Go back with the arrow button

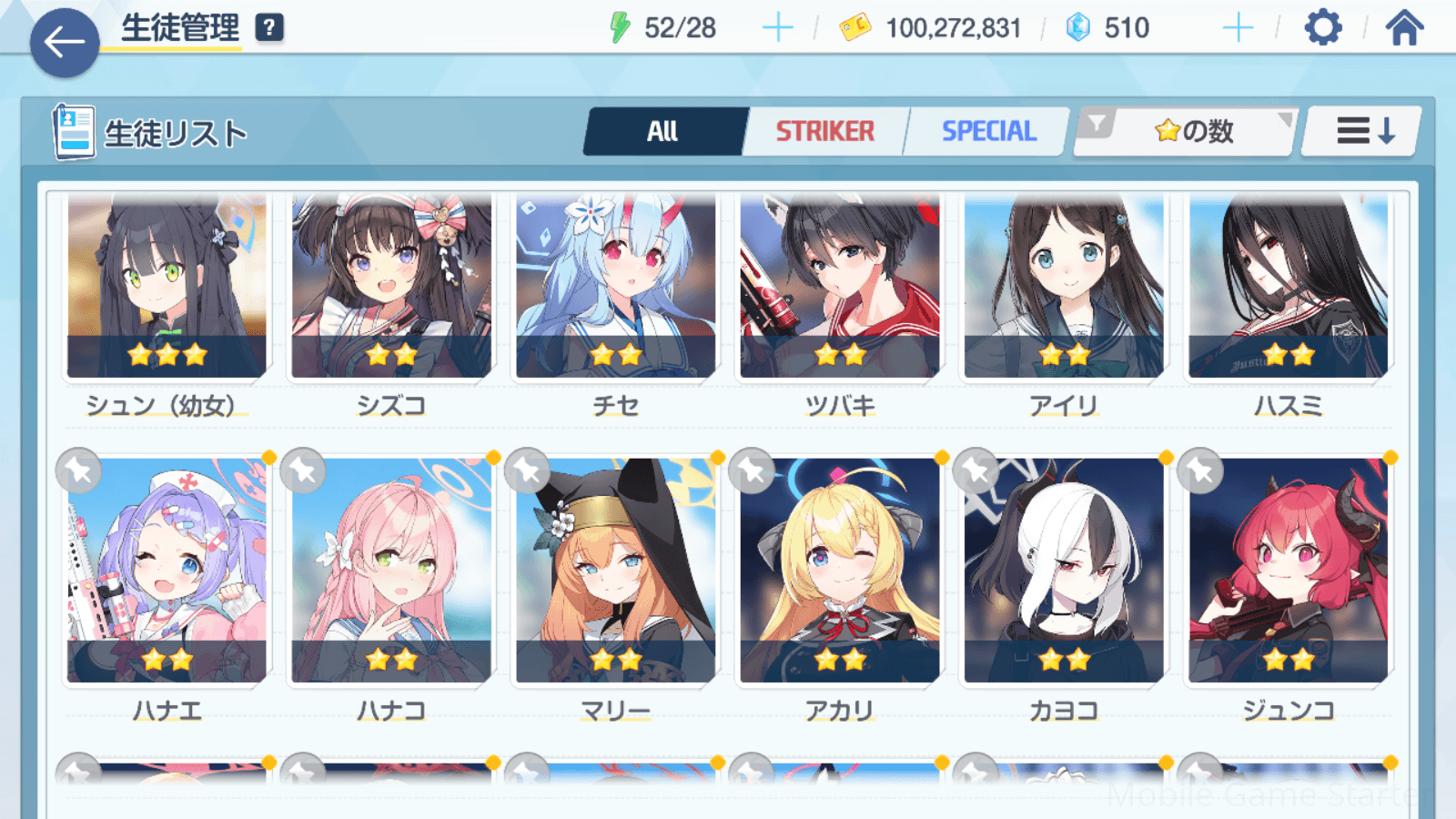tap(64, 42)
